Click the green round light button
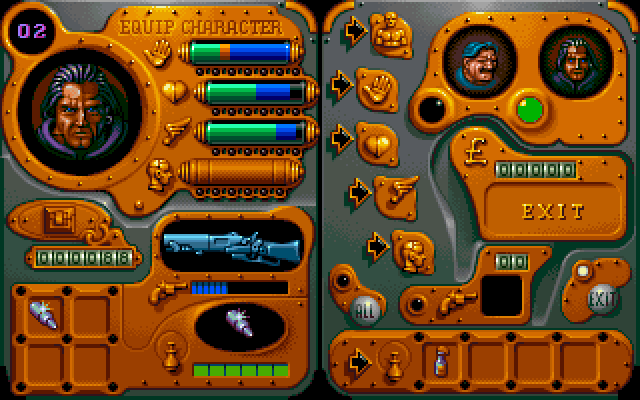This screenshot has height=400, width=640. click(x=528, y=108)
